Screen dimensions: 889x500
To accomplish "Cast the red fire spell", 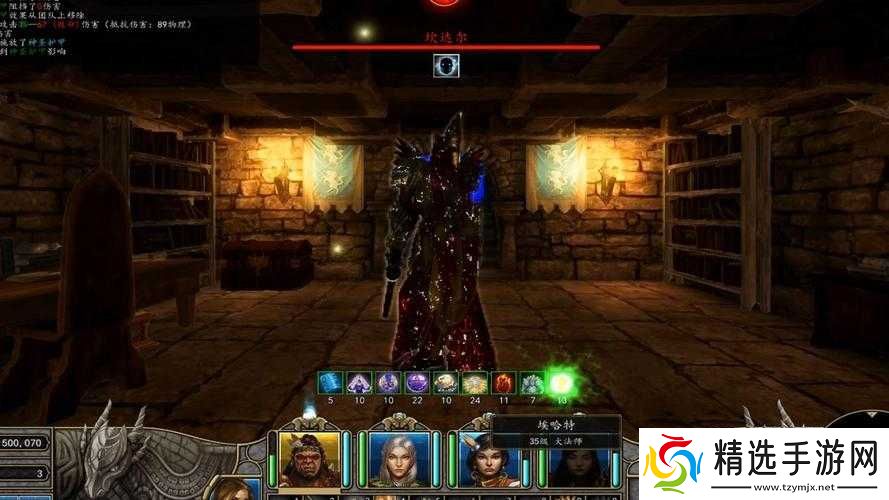I will pyautogui.click(x=504, y=382).
